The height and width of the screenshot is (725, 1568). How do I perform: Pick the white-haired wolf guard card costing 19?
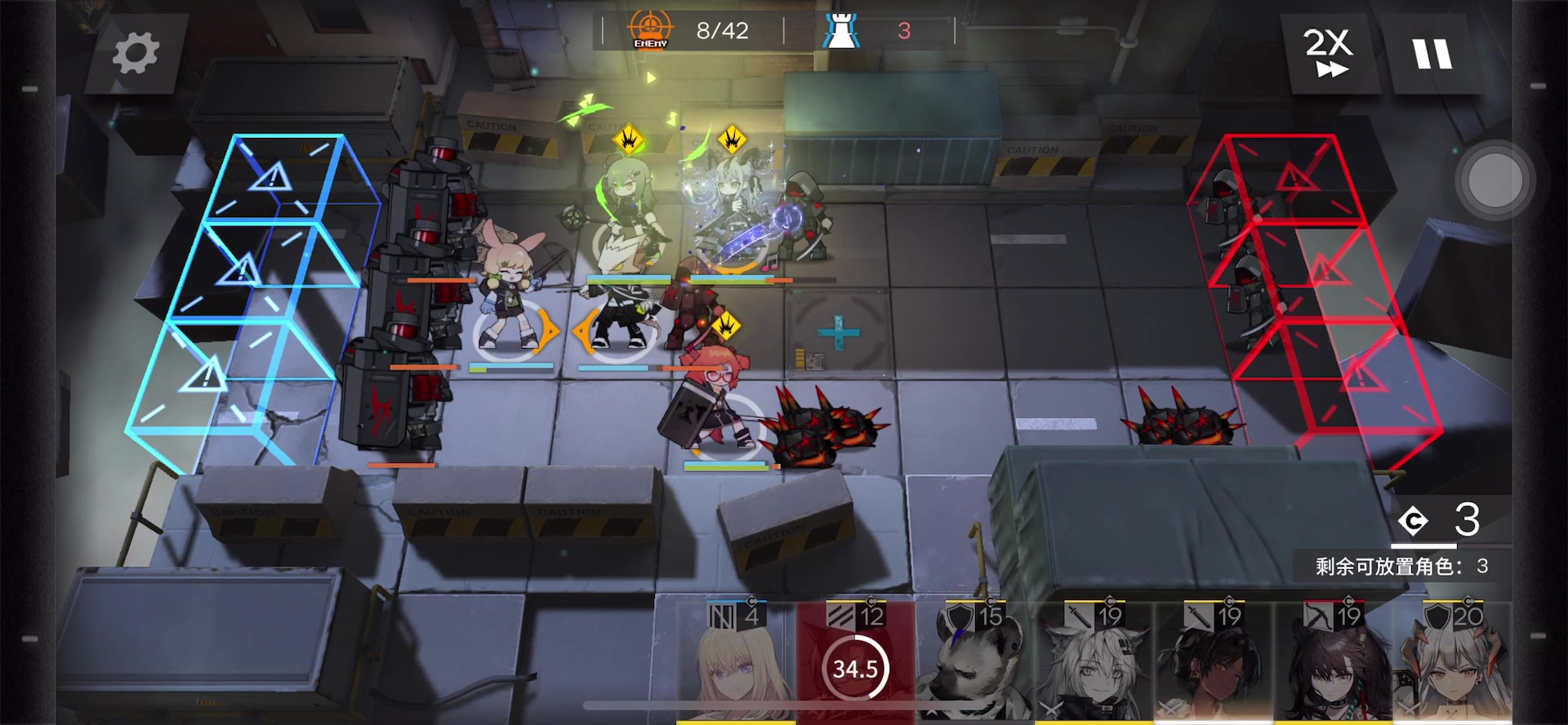click(x=1093, y=663)
